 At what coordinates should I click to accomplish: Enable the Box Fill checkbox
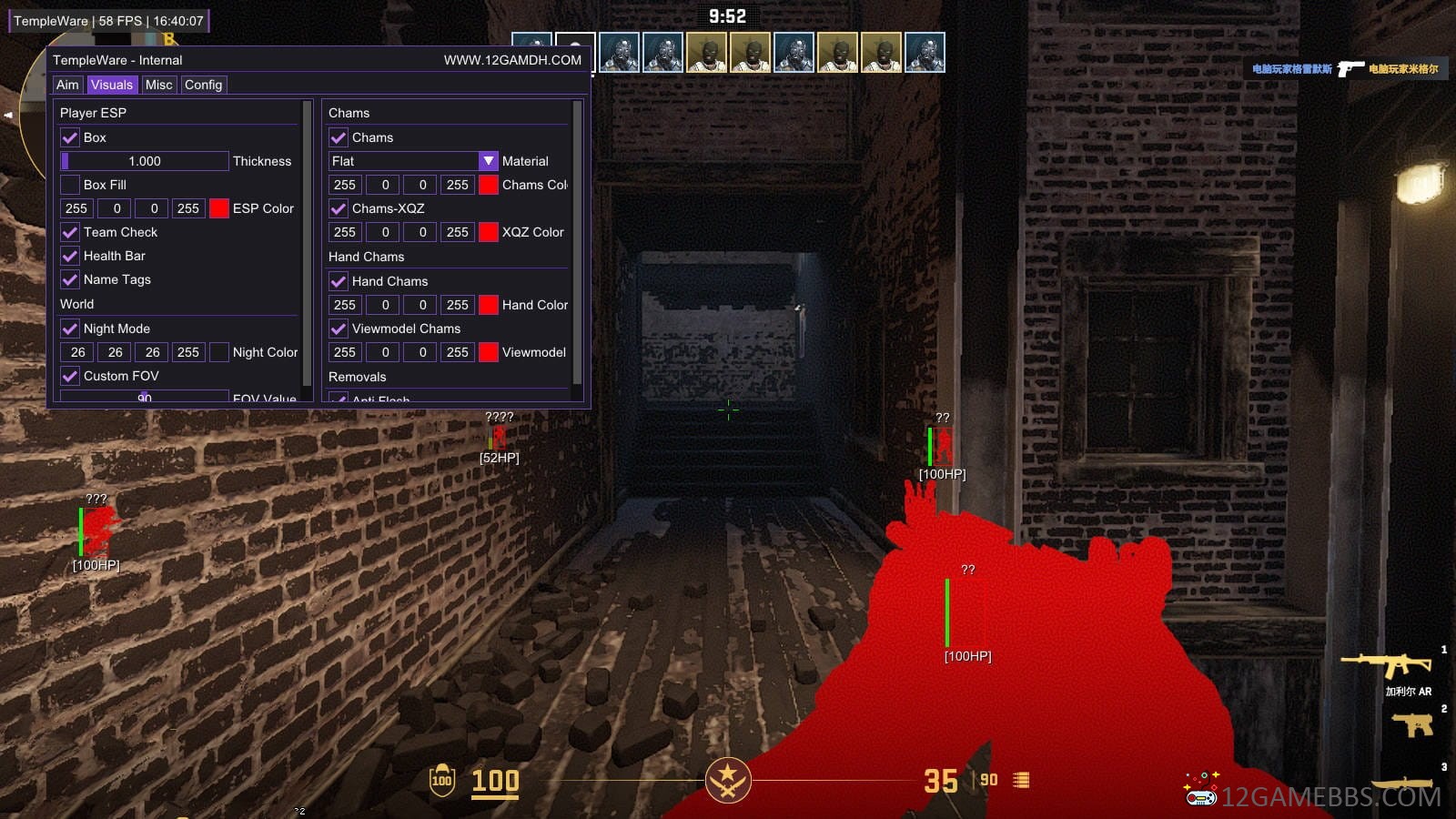click(x=70, y=185)
